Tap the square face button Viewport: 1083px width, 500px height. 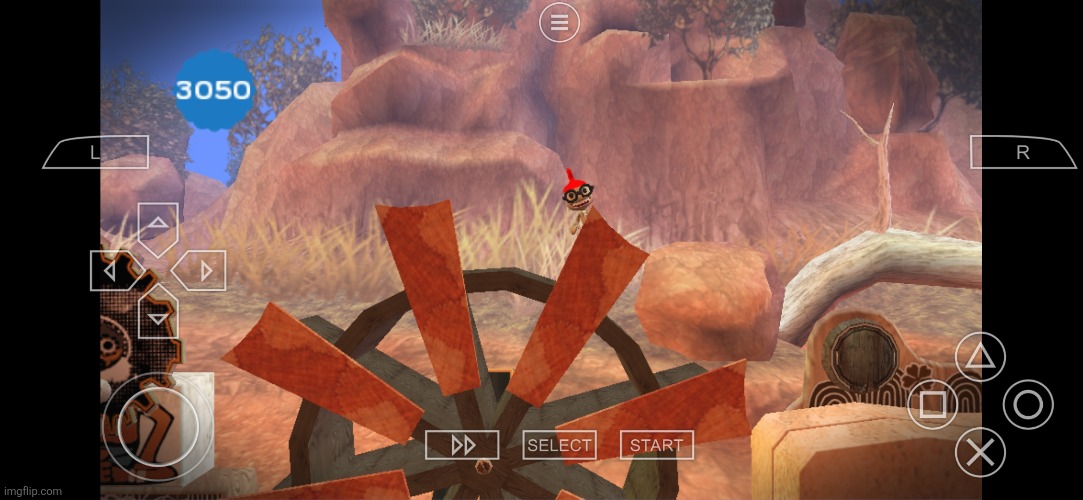coord(932,405)
